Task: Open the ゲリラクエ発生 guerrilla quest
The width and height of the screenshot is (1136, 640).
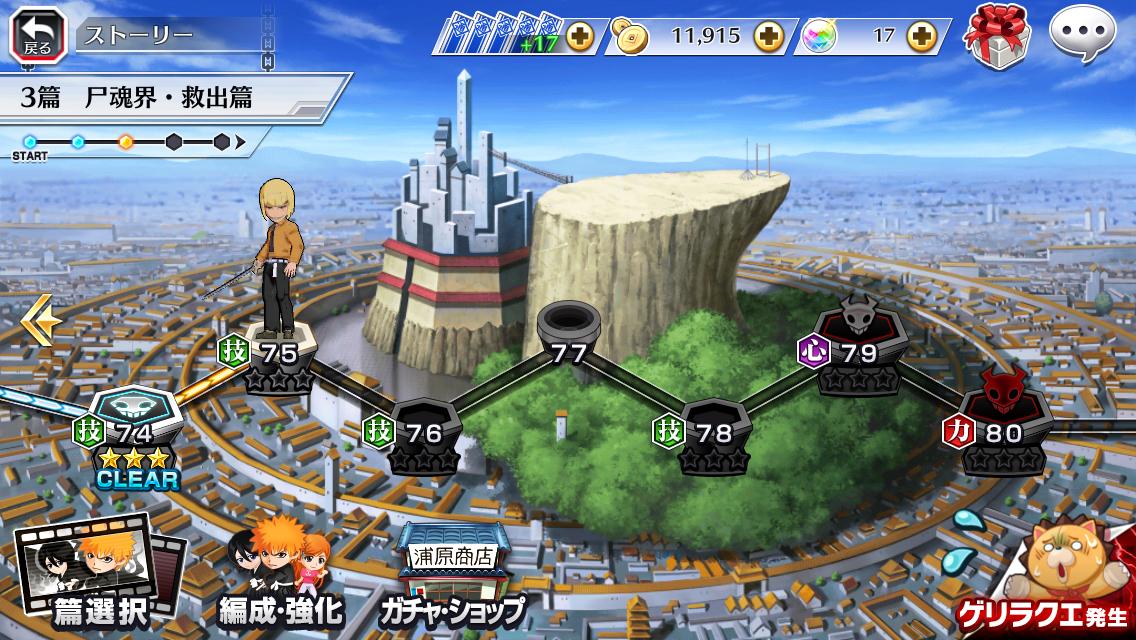Action: tap(1062, 580)
